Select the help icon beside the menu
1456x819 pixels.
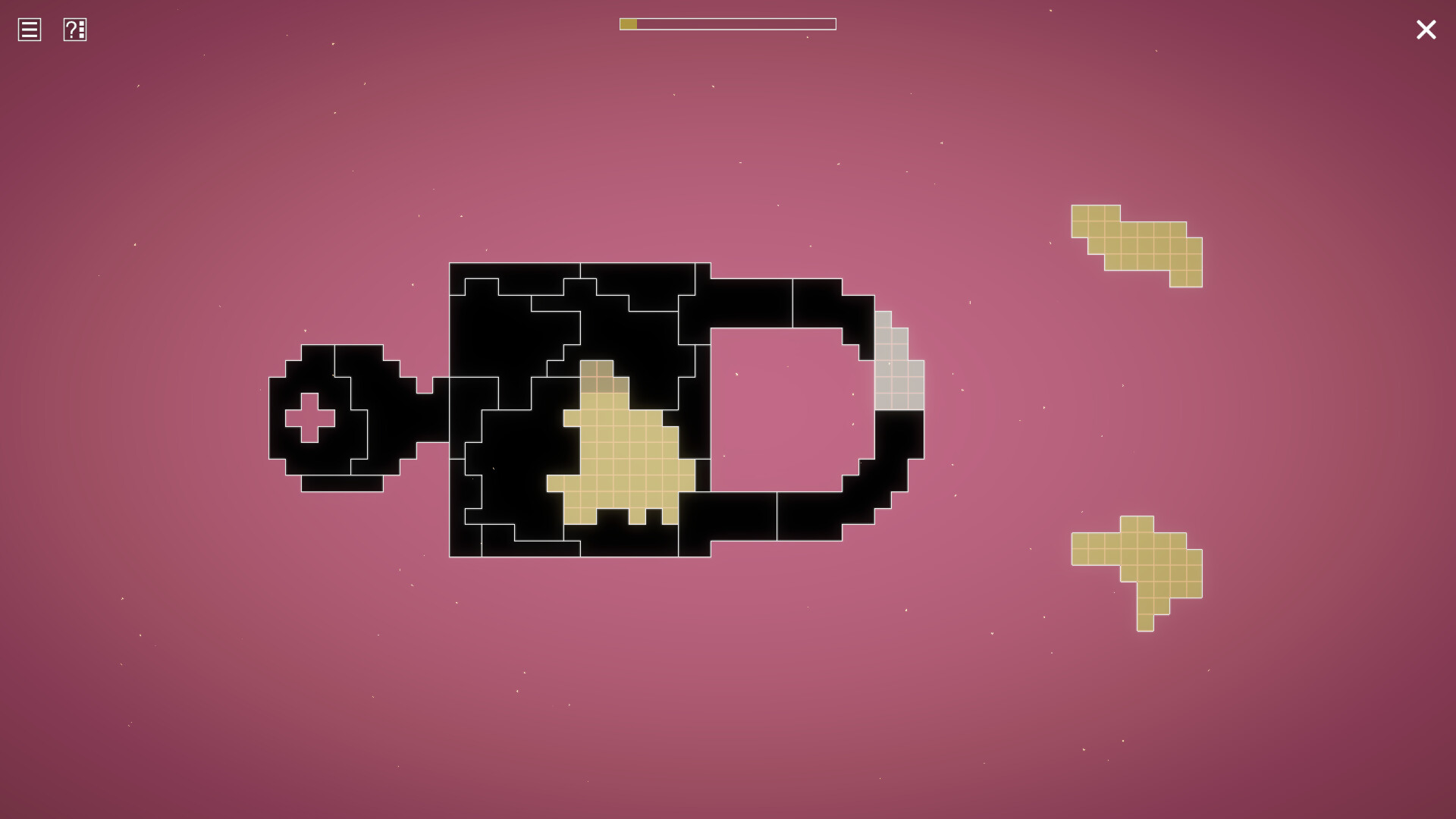click(x=74, y=30)
